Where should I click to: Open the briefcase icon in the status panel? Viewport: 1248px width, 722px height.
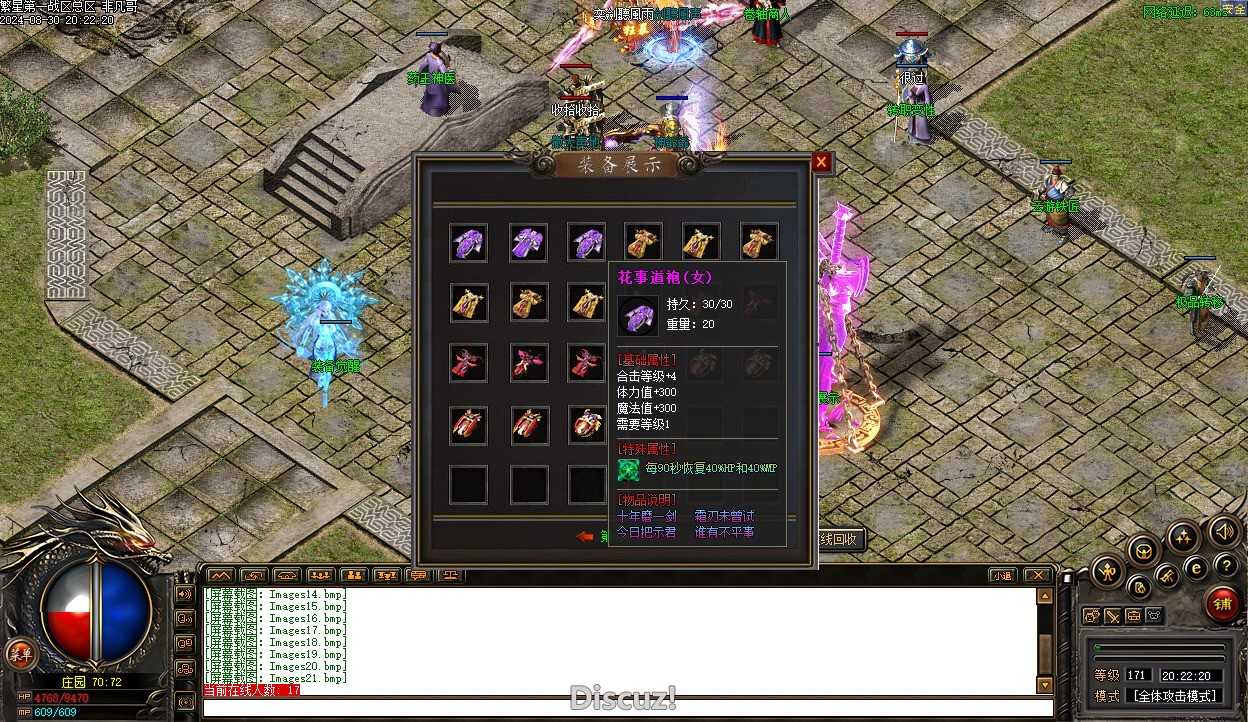1133,616
